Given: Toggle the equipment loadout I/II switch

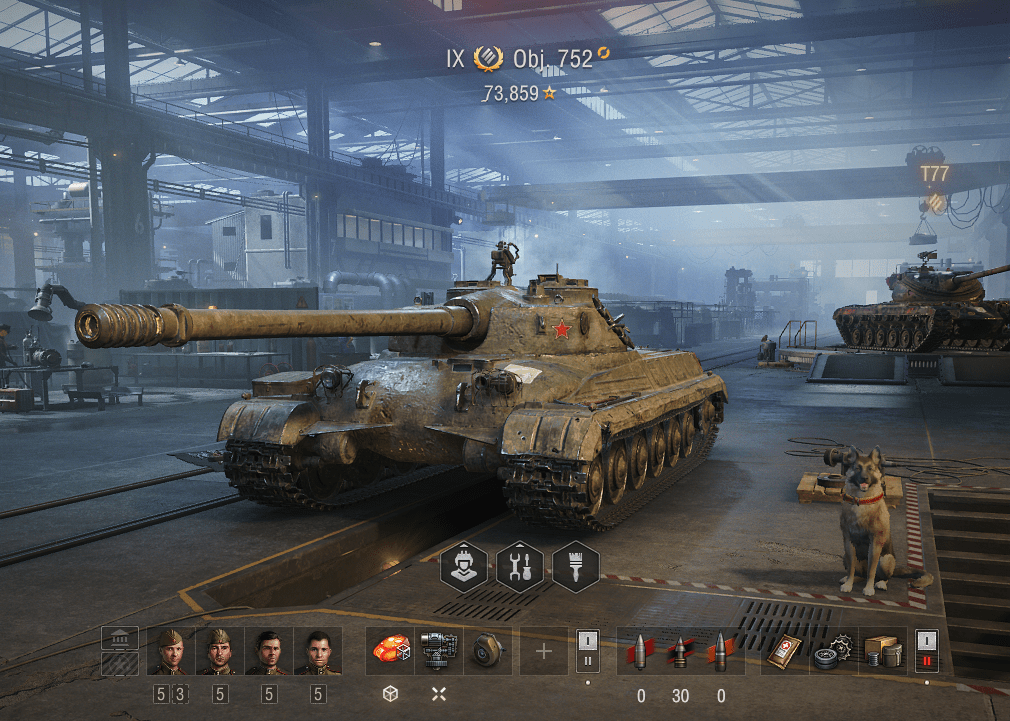Looking at the screenshot, I should [x=588, y=652].
